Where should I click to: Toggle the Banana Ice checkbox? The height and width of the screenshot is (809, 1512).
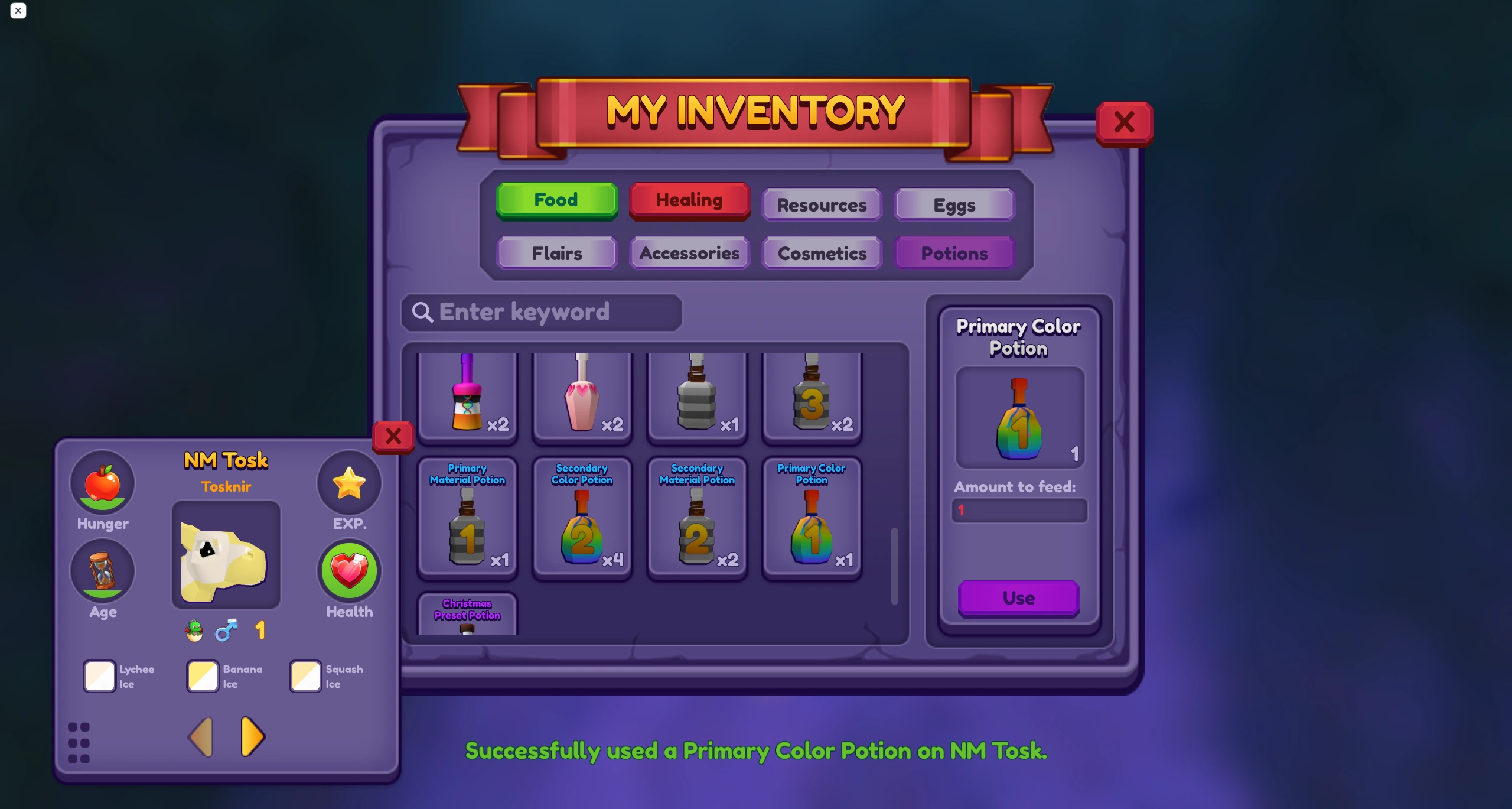point(202,676)
